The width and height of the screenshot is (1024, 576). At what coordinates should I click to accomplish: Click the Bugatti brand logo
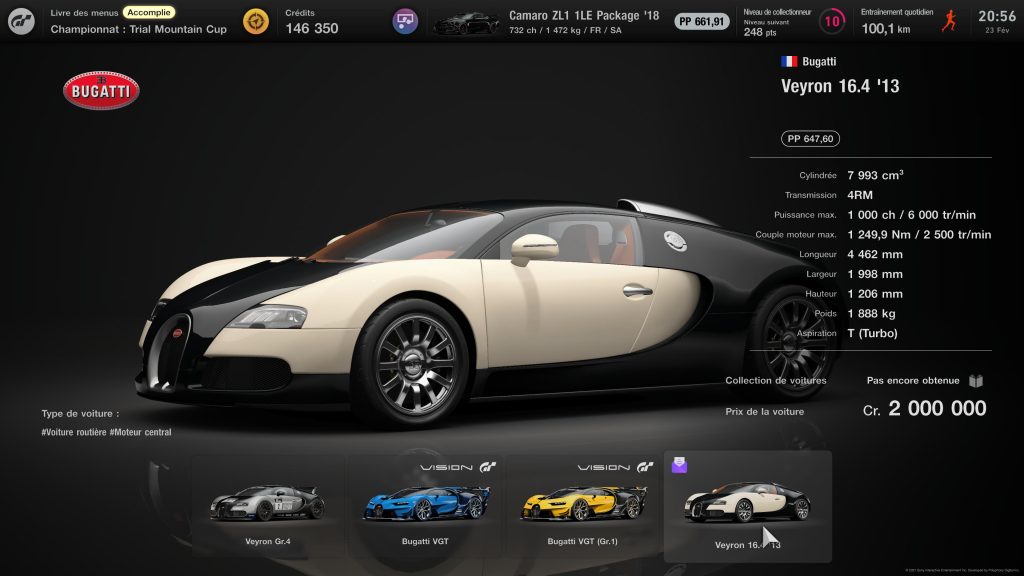click(100, 91)
